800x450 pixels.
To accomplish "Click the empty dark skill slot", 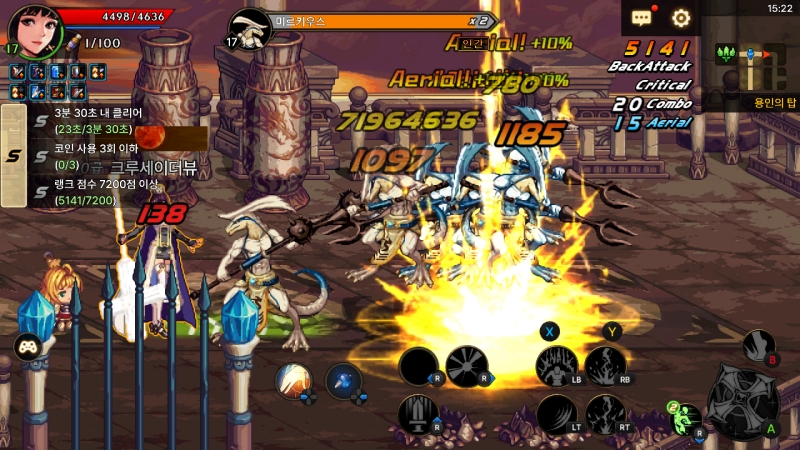I will tap(418, 366).
